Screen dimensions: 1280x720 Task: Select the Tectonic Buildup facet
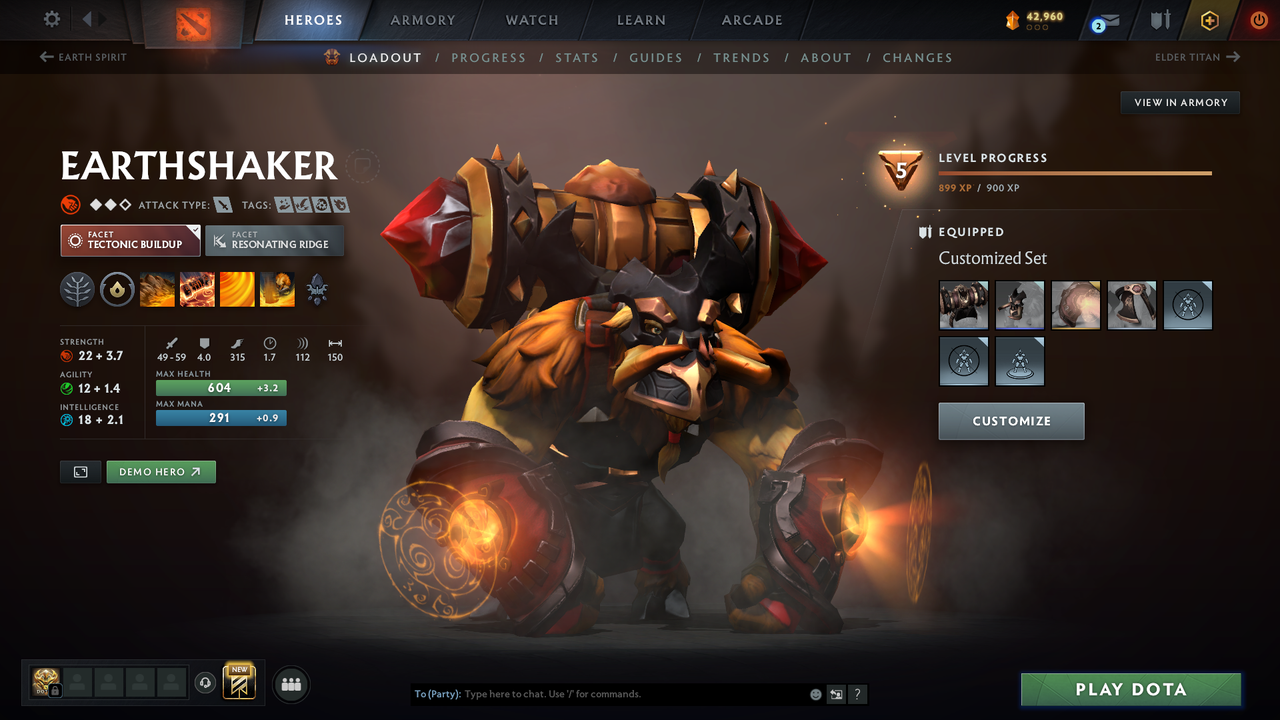tap(130, 240)
